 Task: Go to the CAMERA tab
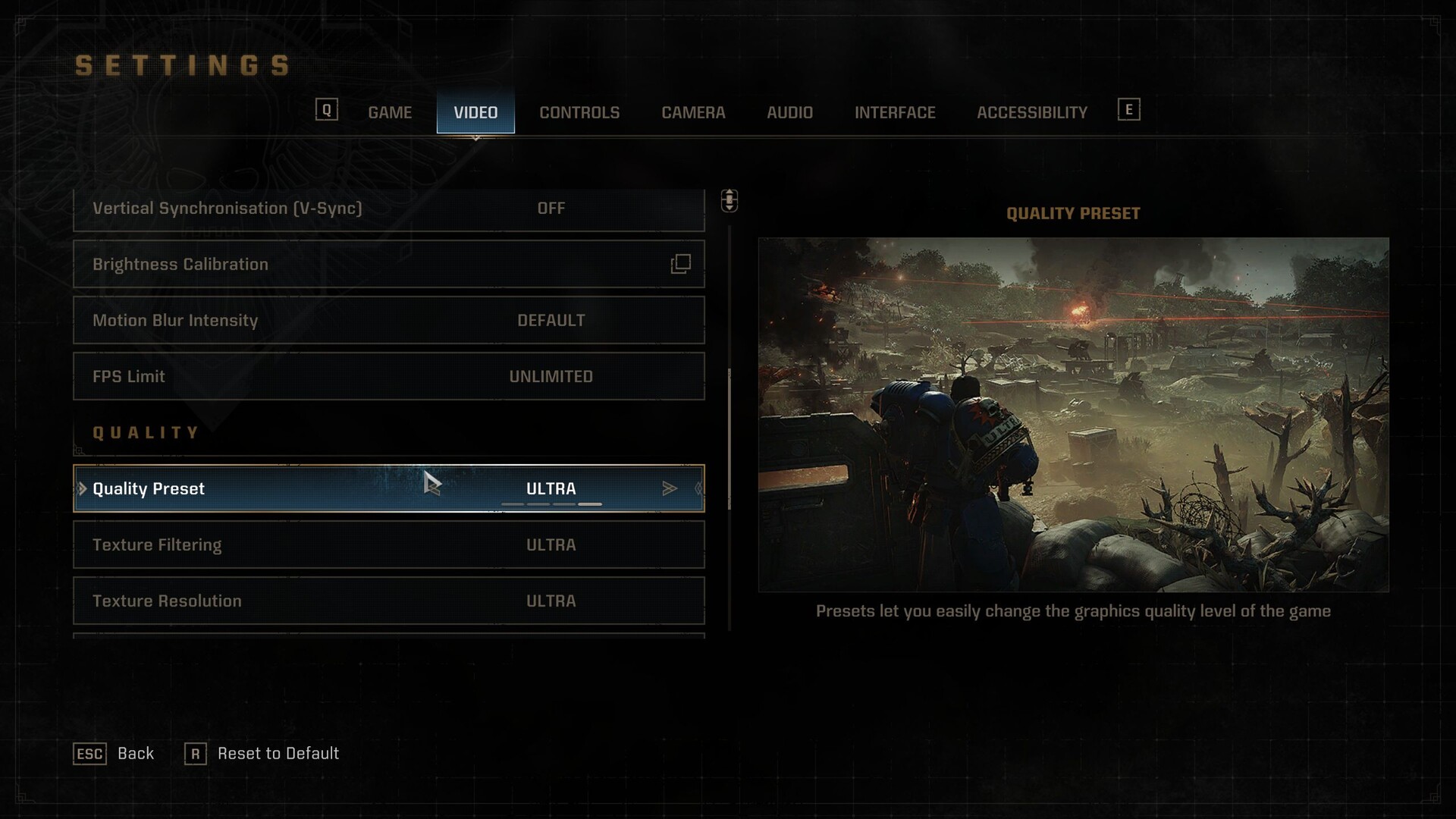pyautogui.click(x=693, y=112)
